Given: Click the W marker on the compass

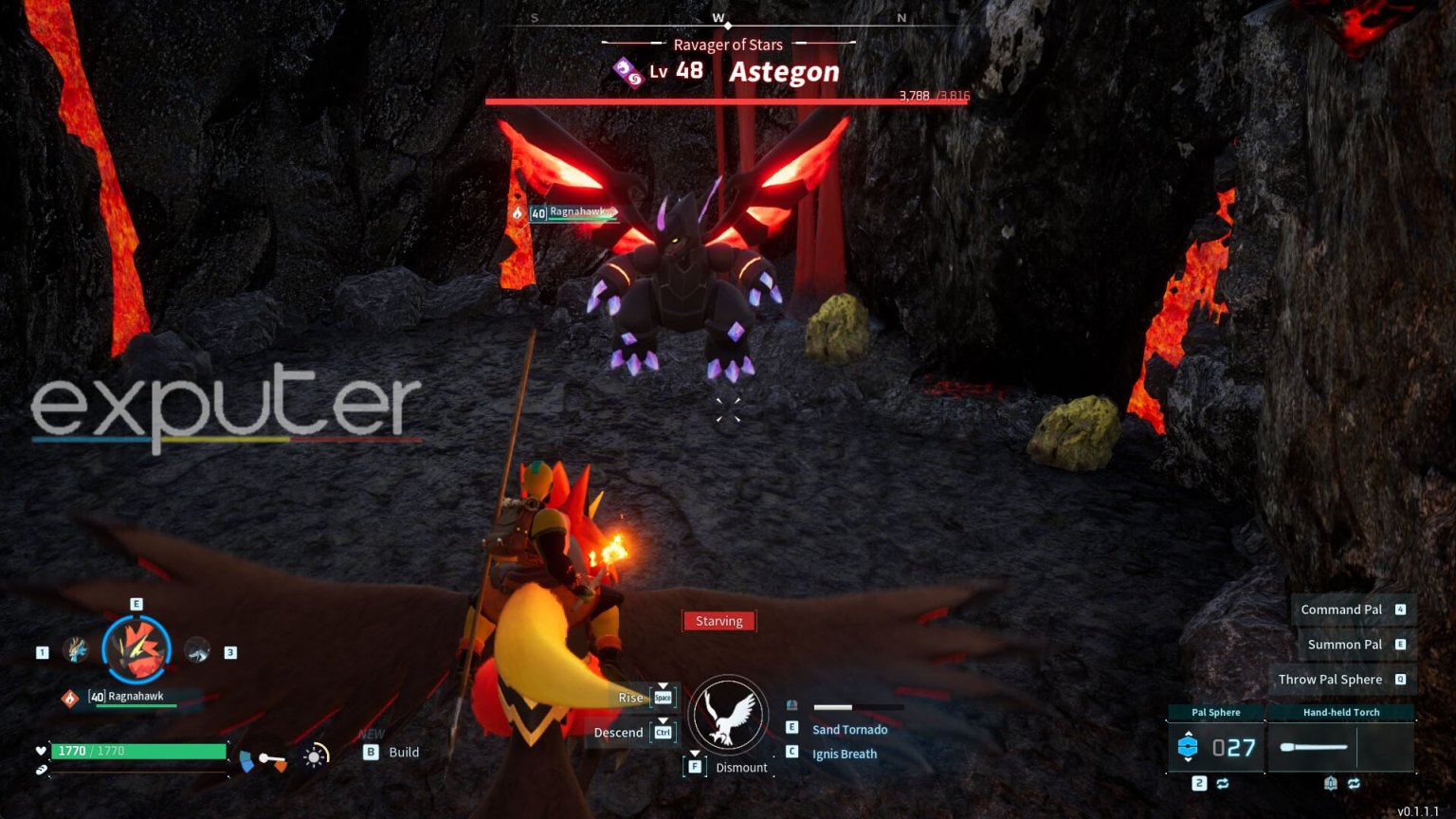Looking at the screenshot, I should pos(718,16).
